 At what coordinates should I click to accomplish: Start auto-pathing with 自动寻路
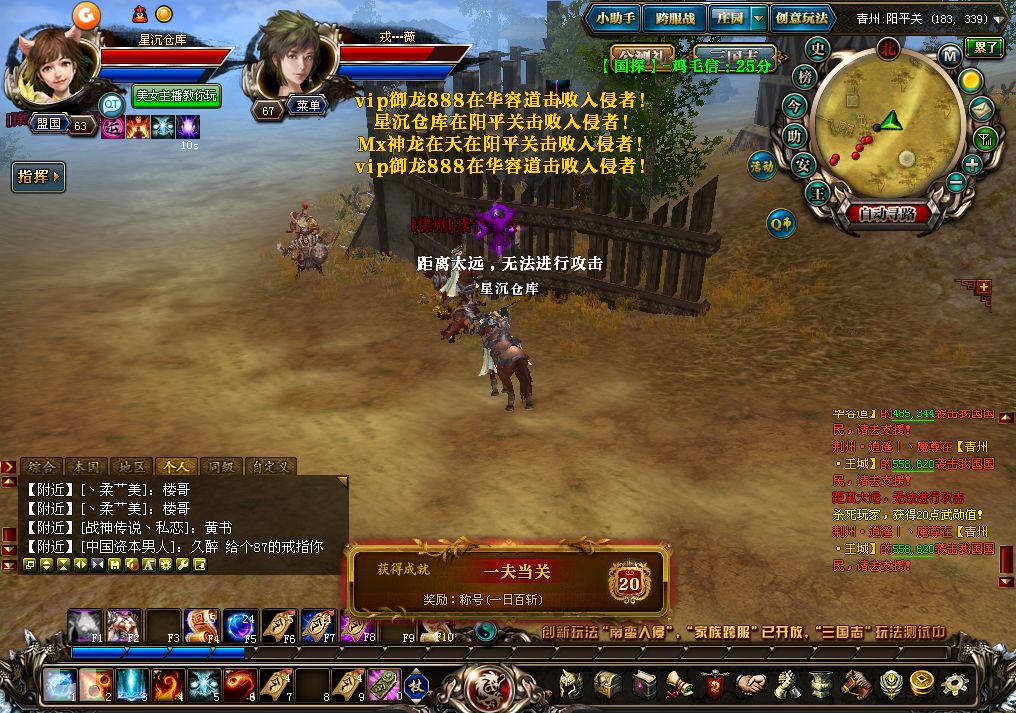(888, 213)
